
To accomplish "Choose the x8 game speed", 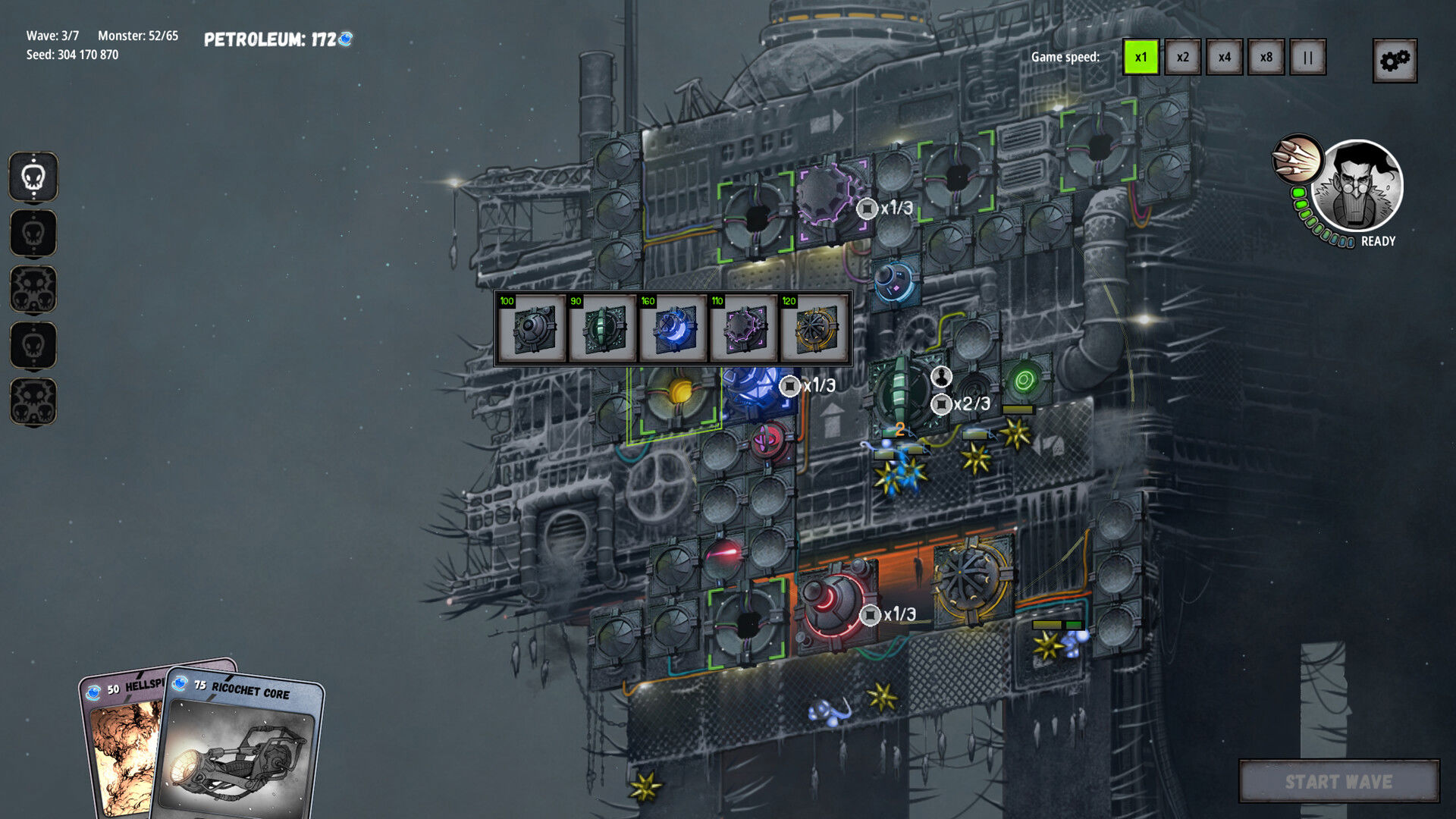I will click(x=1266, y=58).
